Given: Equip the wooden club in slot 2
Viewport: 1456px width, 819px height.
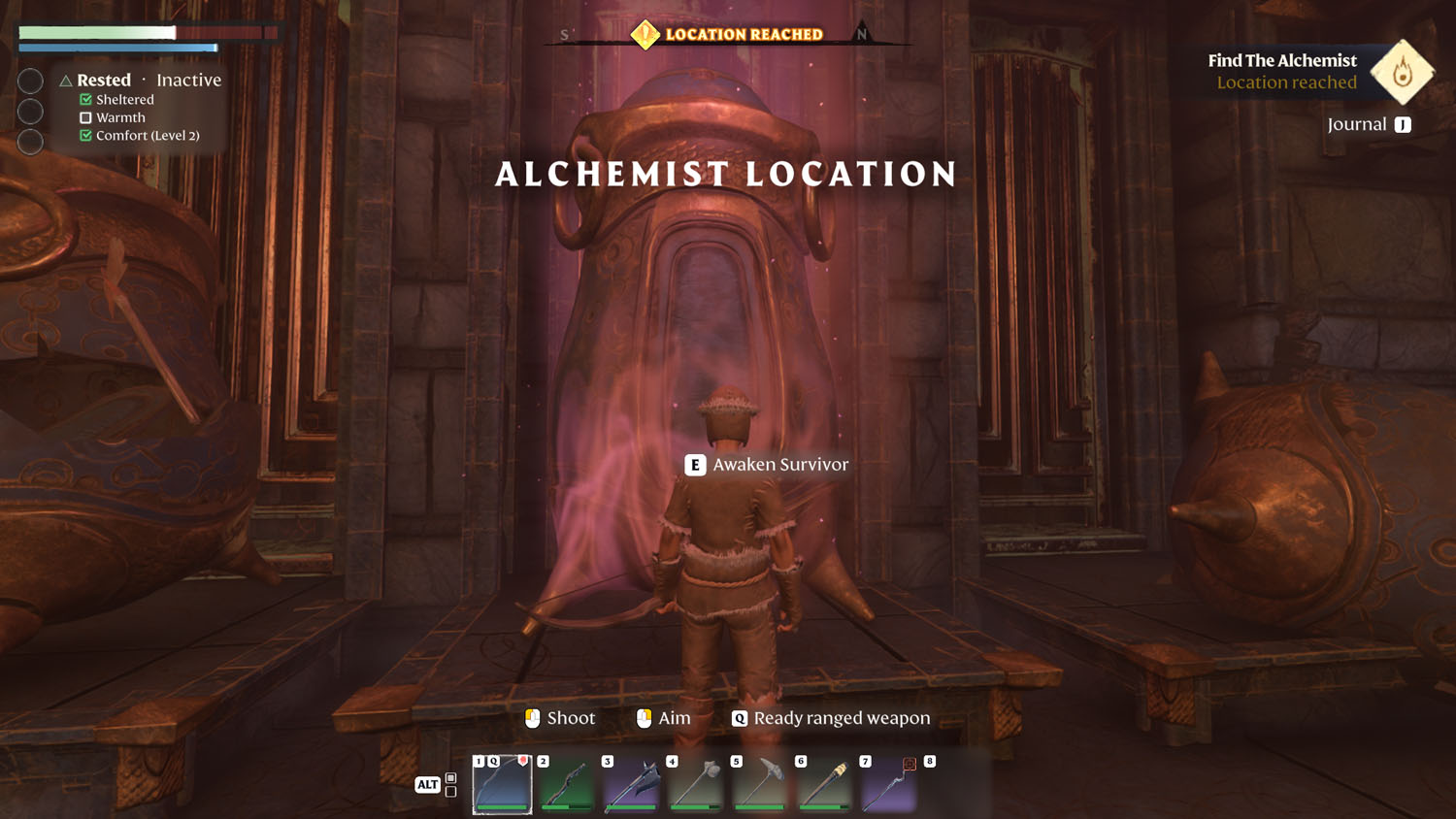Looking at the screenshot, I should tap(567, 784).
